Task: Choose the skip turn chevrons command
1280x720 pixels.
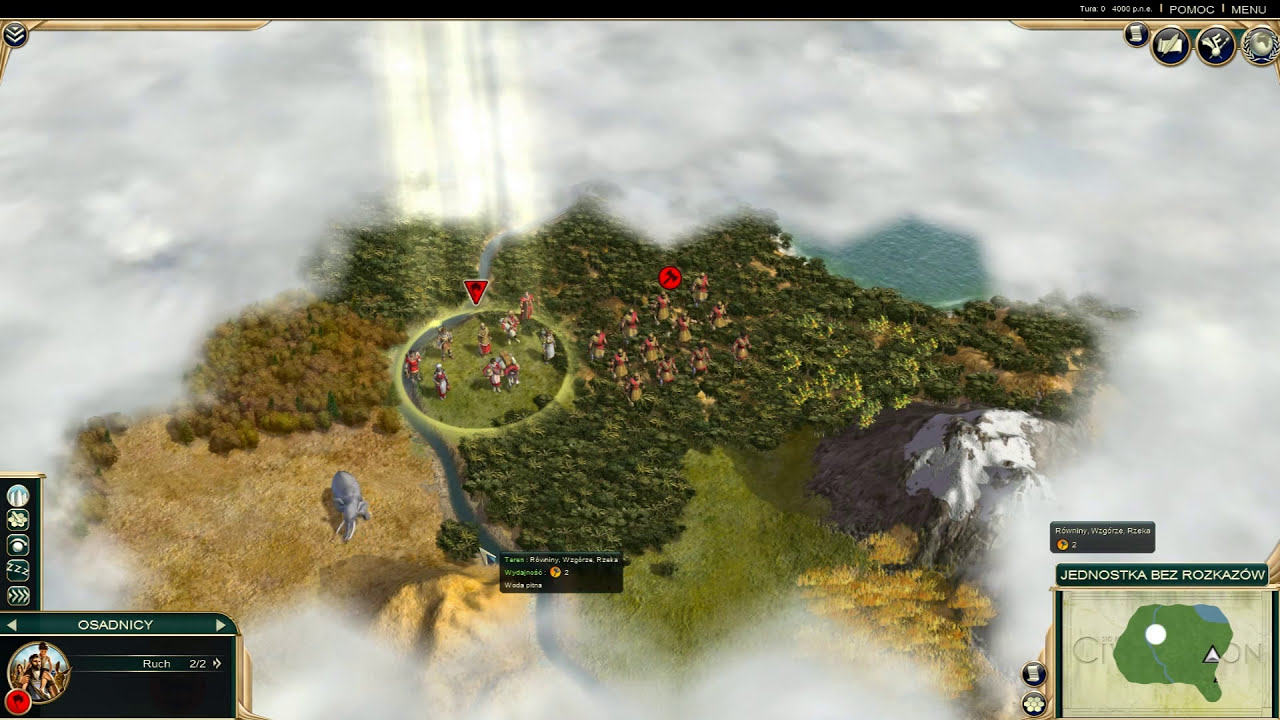Action: click(18, 596)
